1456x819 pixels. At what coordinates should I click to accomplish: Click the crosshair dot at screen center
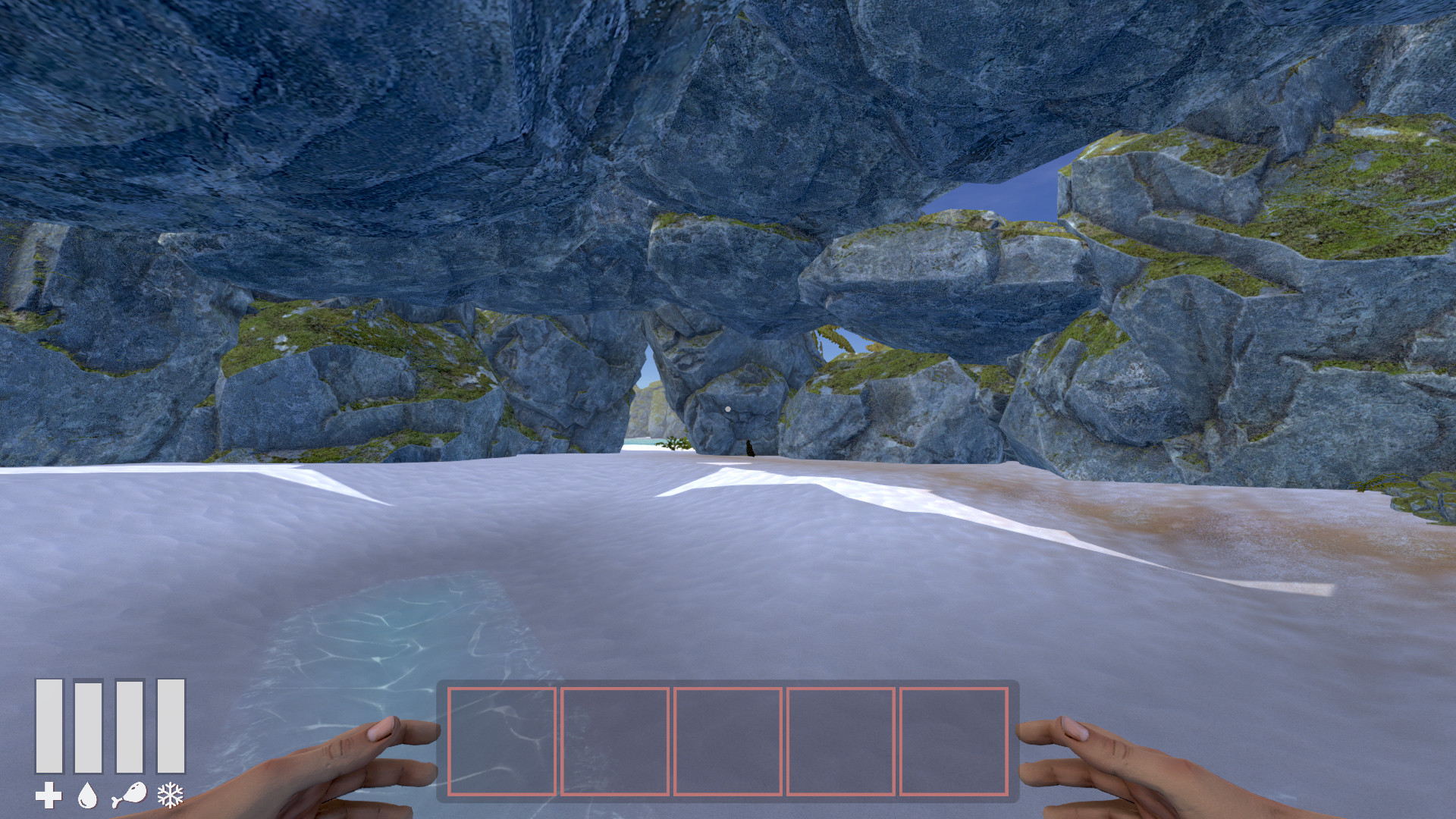tap(728, 407)
